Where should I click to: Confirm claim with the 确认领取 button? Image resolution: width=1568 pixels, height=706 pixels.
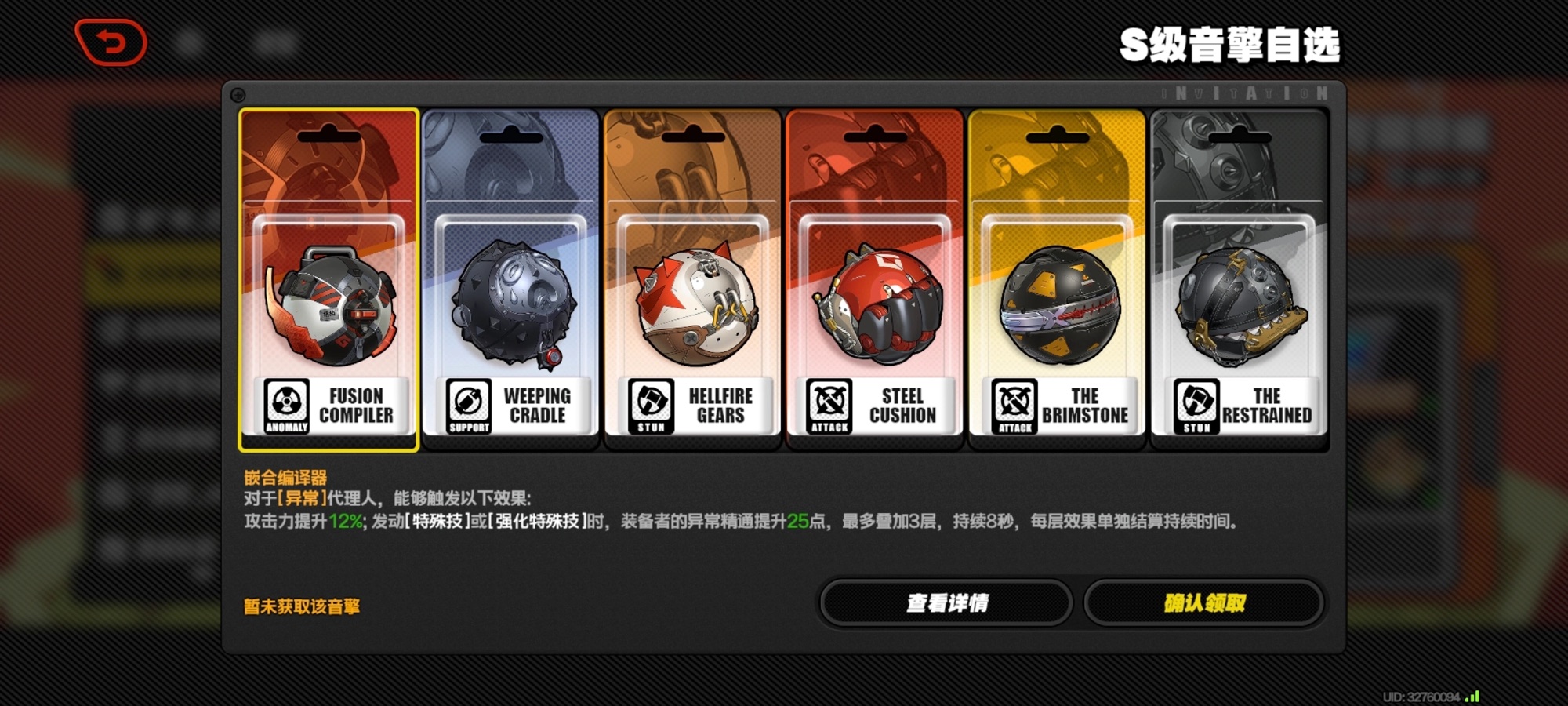(x=1204, y=602)
